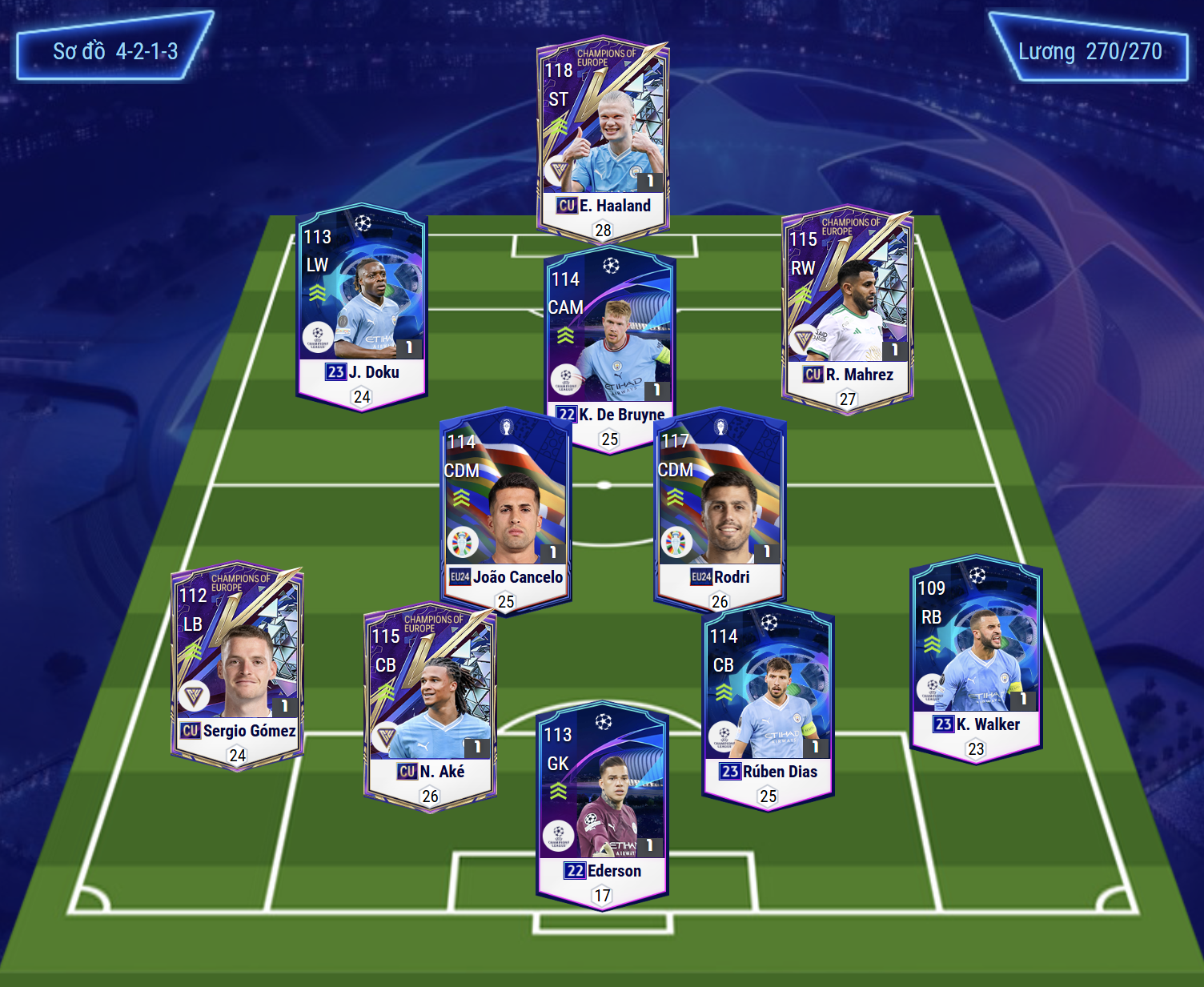Select the N. Aké centre back card
Viewport: 1204px width, 987px height.
tap(430, 704)
